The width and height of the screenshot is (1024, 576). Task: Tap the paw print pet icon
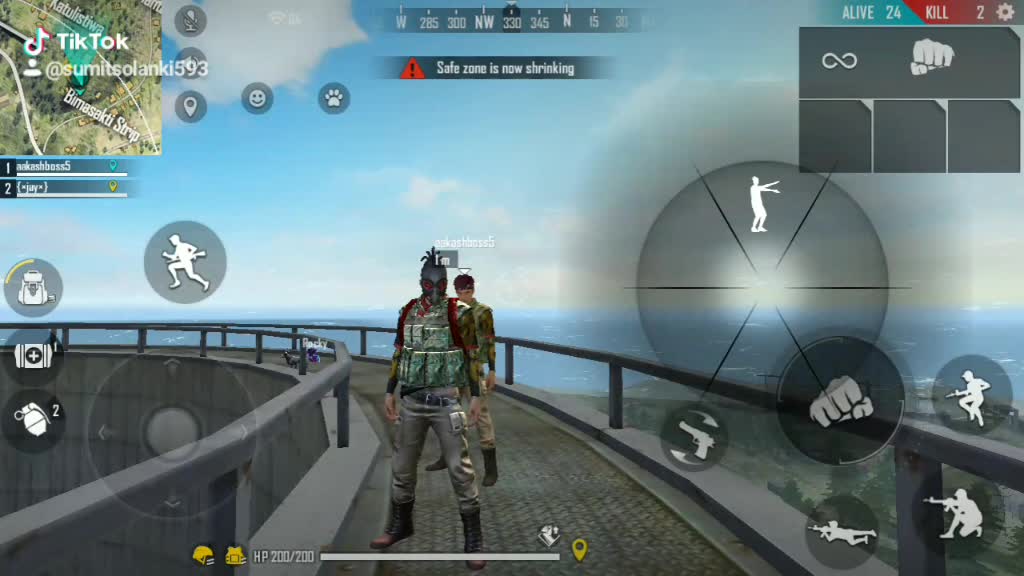(334, 98)
